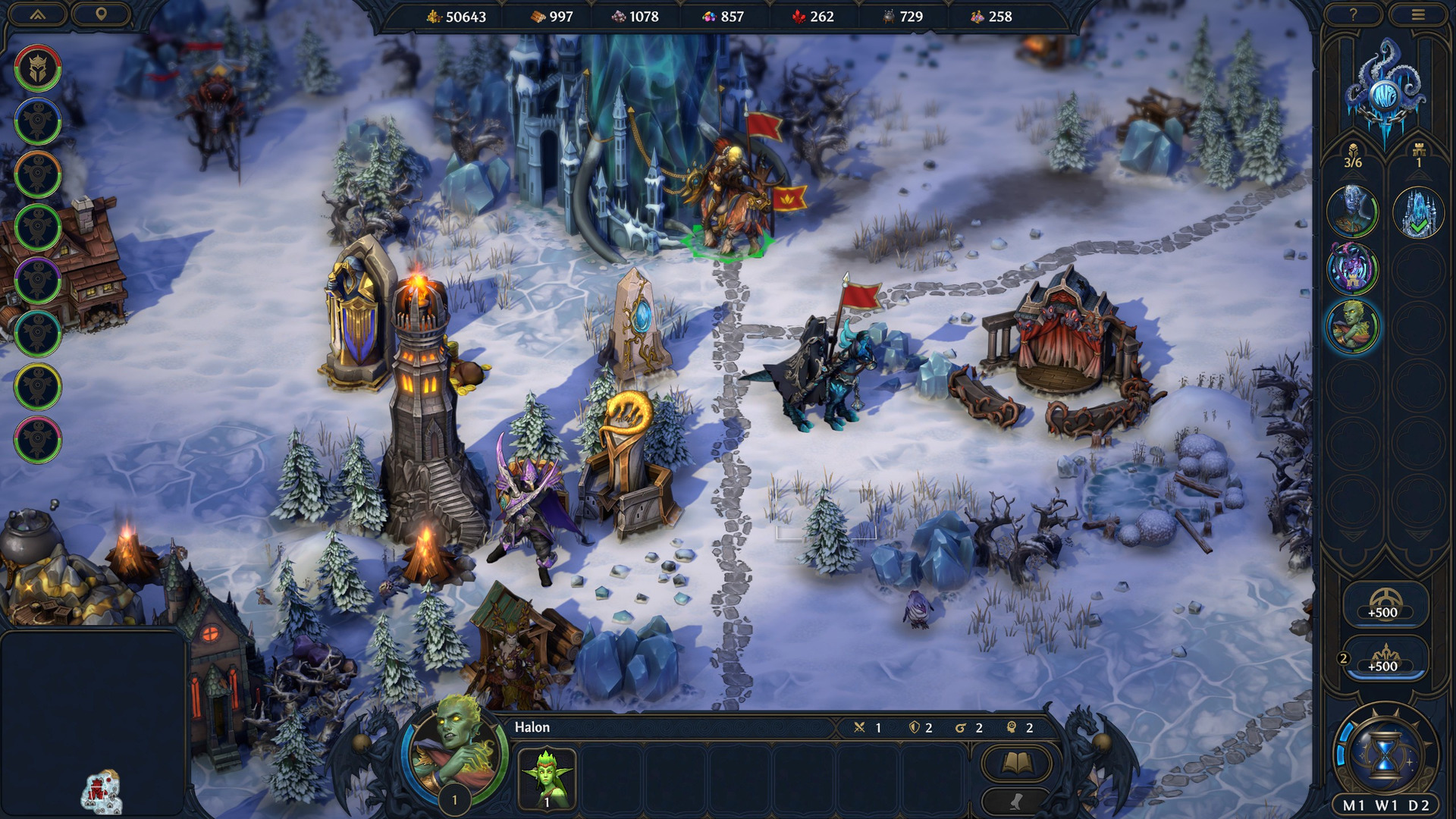Select the purple tentacled hero portrait
The width and height of the screenshot is (1456, 819).
(1352, 268)
